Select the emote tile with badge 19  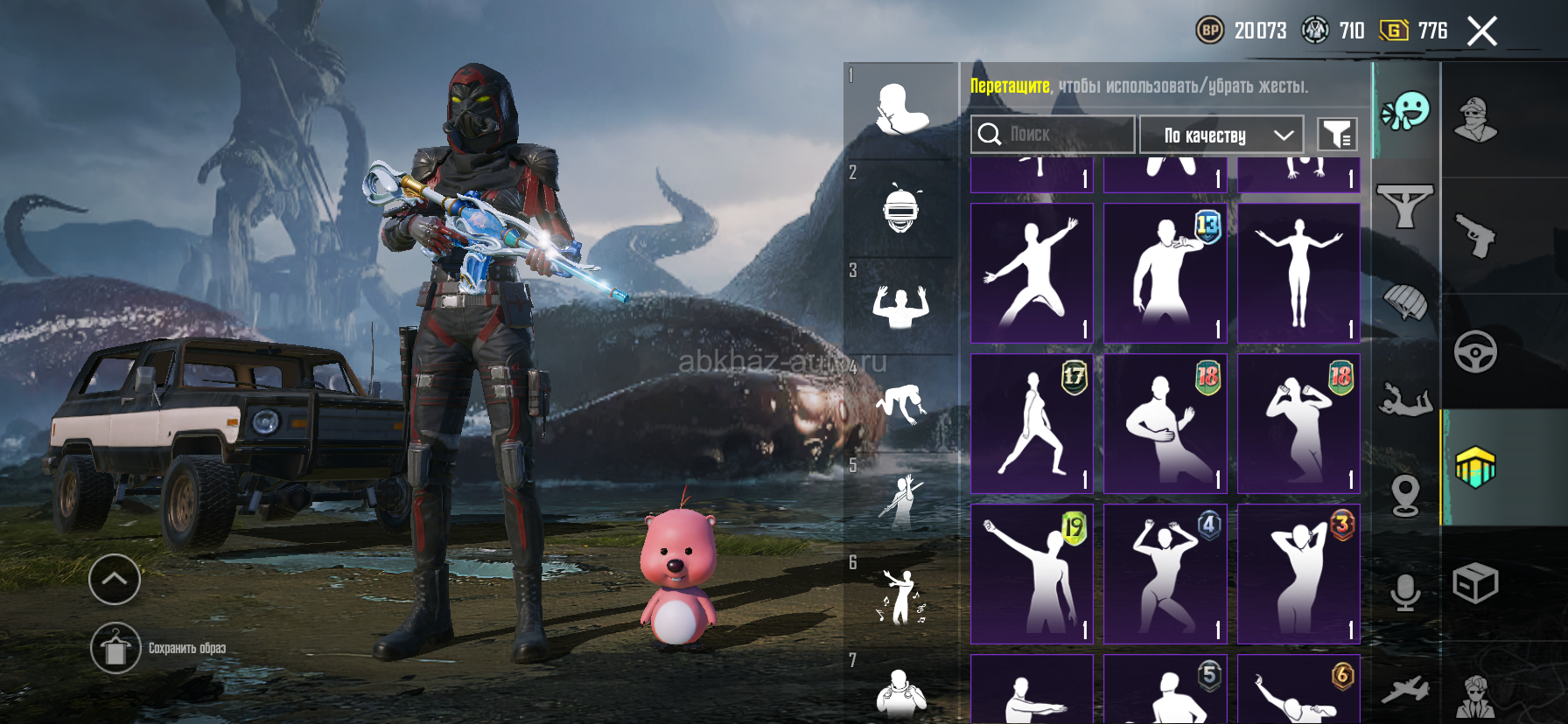pos(1032,574)
